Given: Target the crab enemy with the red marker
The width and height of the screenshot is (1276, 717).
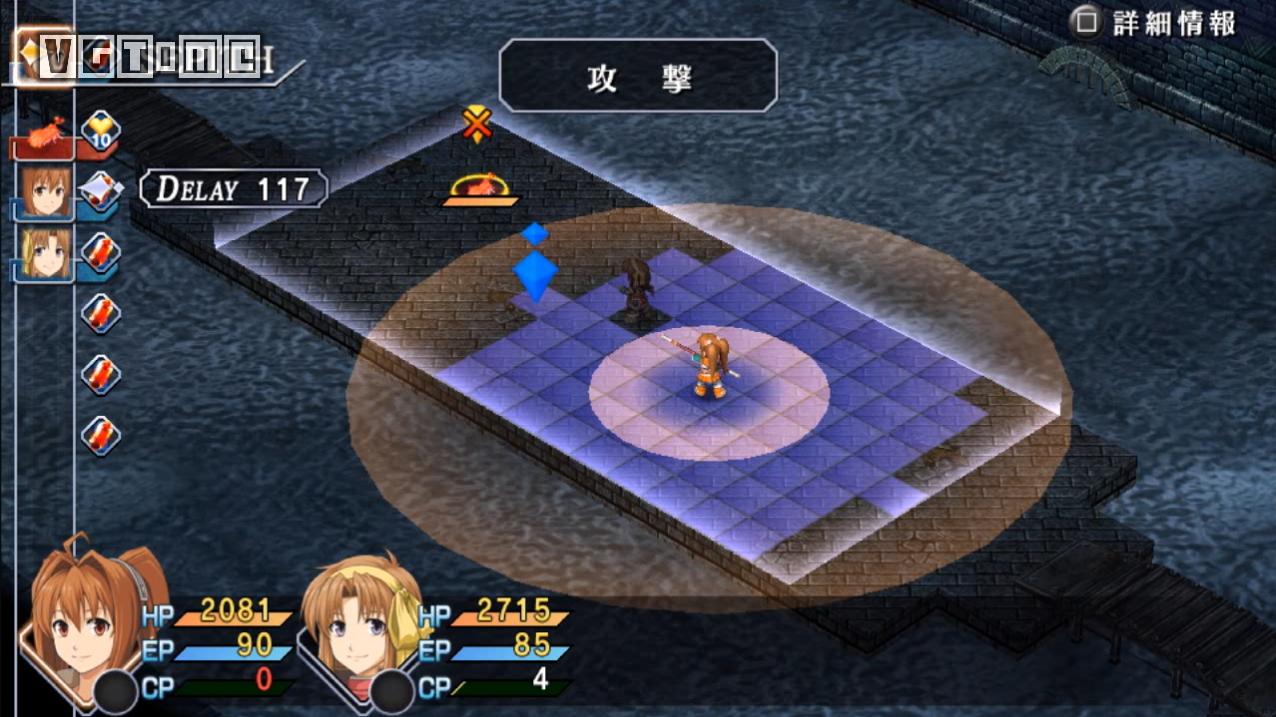Looking at the screenshot, I should point(481,187).
